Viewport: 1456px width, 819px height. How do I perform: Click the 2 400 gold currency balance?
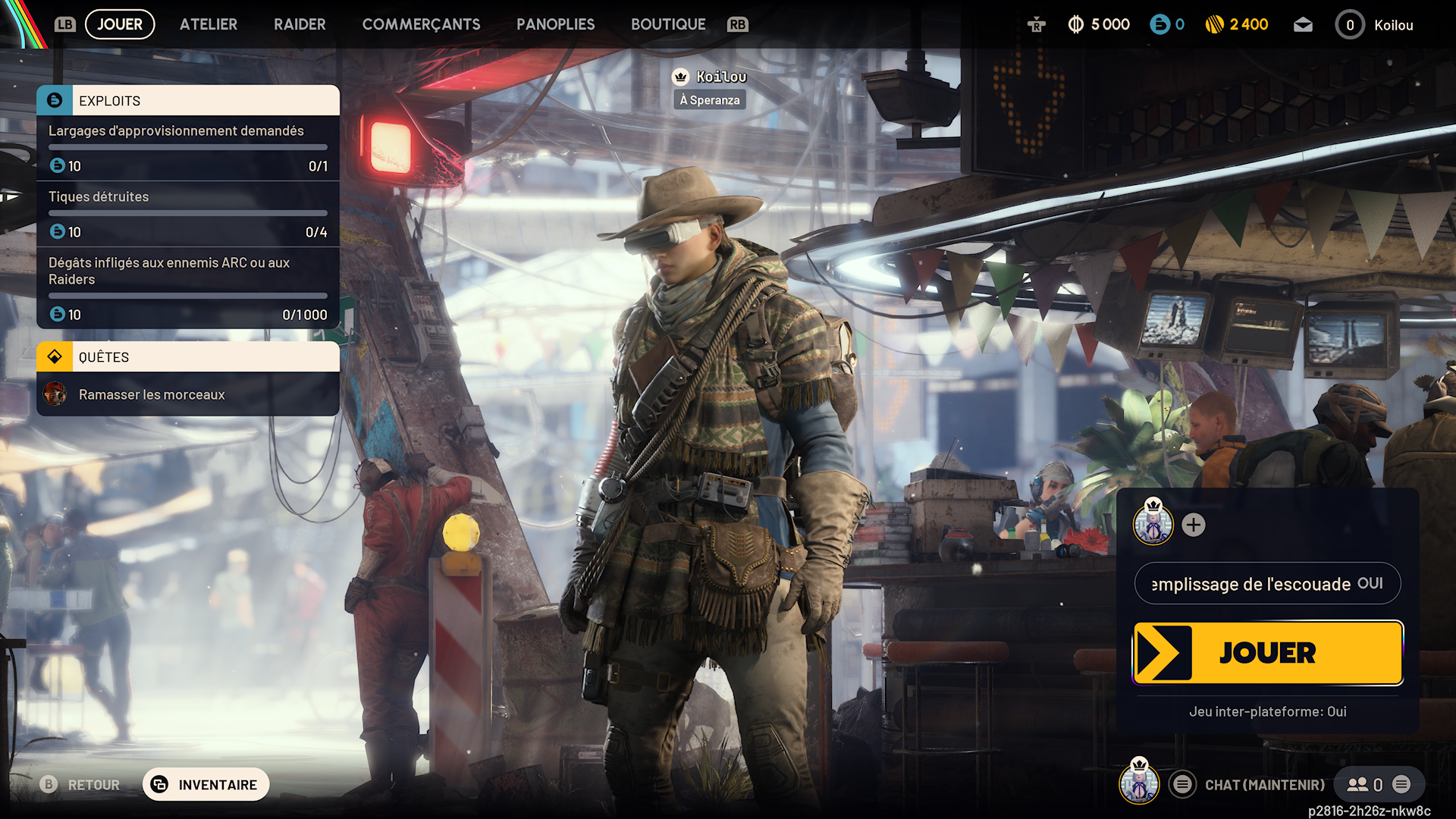point(1237,25)
